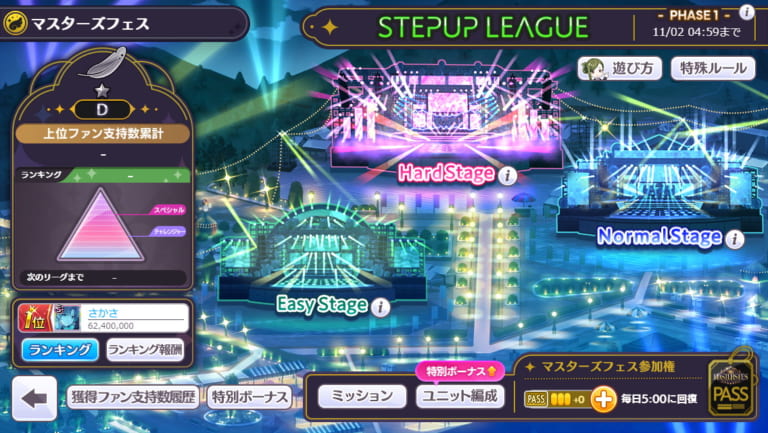Screen dimensions: 768x433
Task: Open ユニット編成 unit formation
Action: coord(459,396)
